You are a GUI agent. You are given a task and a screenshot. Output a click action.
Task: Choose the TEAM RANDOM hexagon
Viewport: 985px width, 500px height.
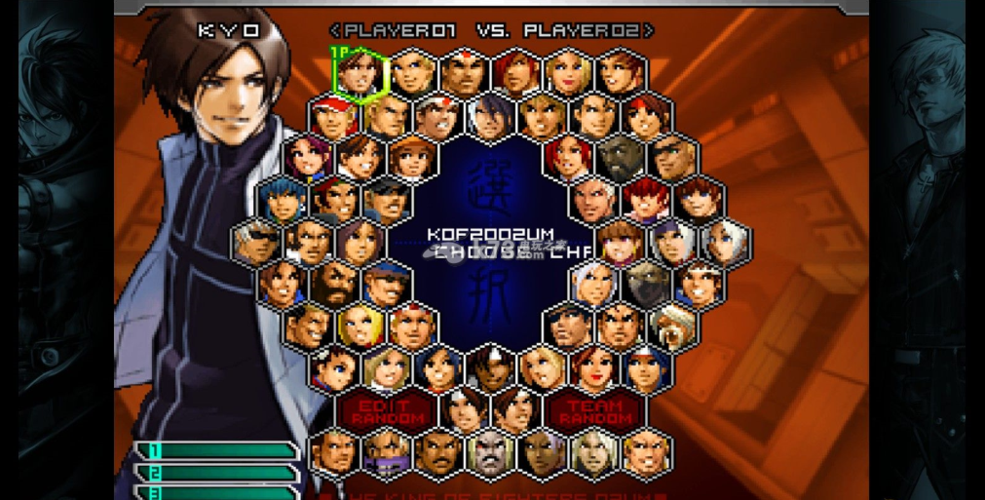595,409
